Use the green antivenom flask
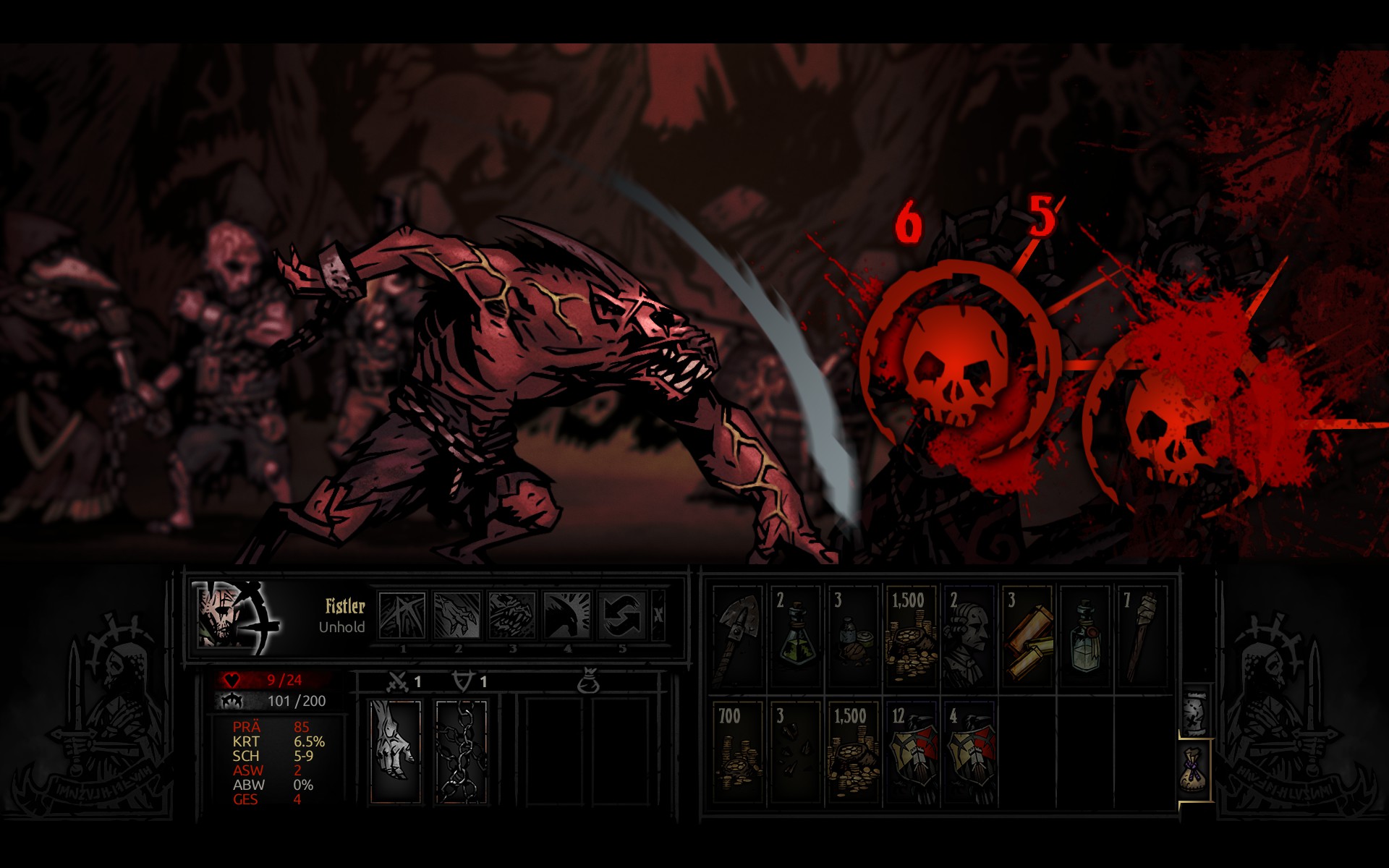This screenshot has height=868, width=1389. coord(796,637)
